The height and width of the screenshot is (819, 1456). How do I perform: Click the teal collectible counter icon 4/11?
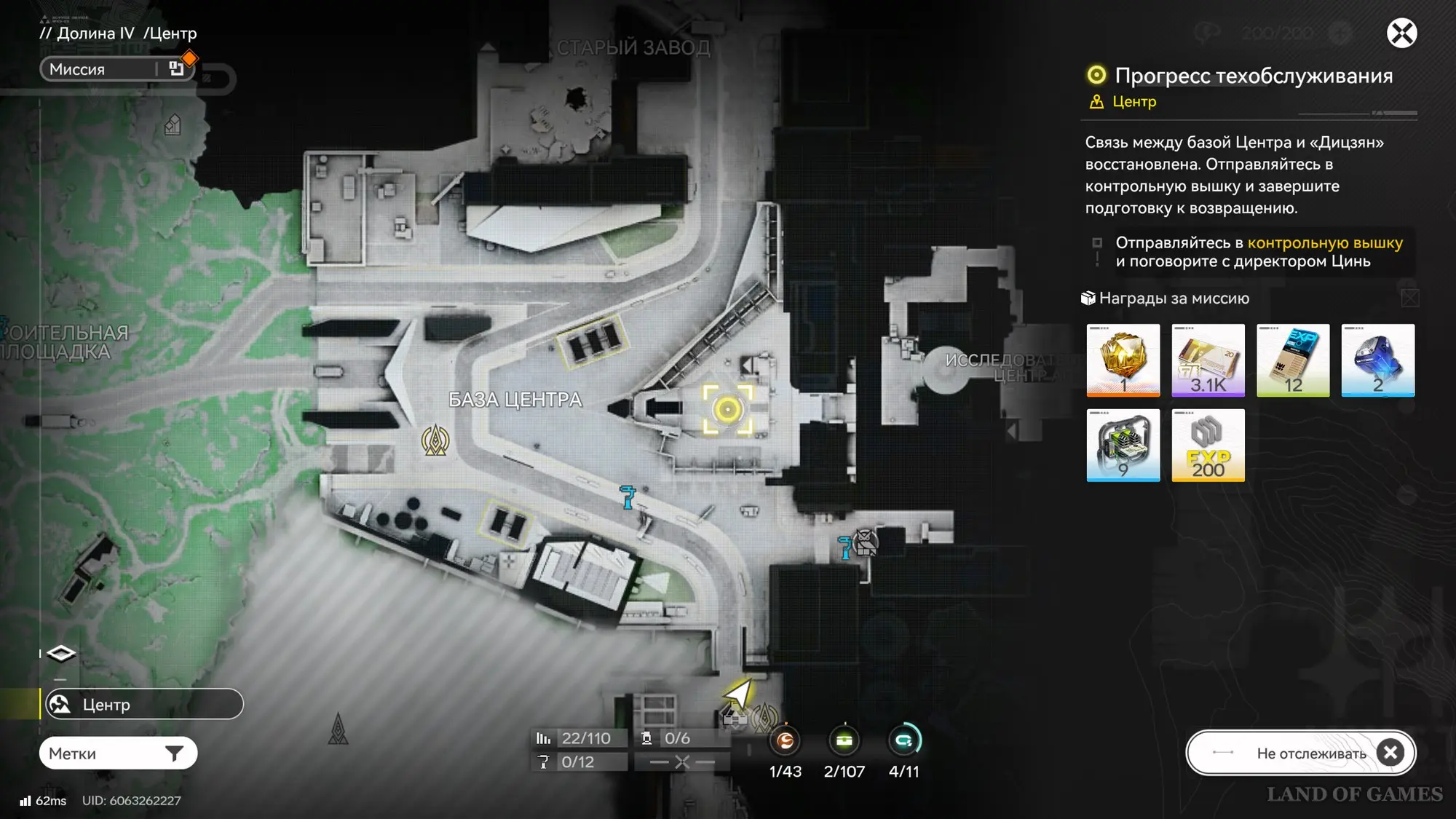(x=904, y=741)
